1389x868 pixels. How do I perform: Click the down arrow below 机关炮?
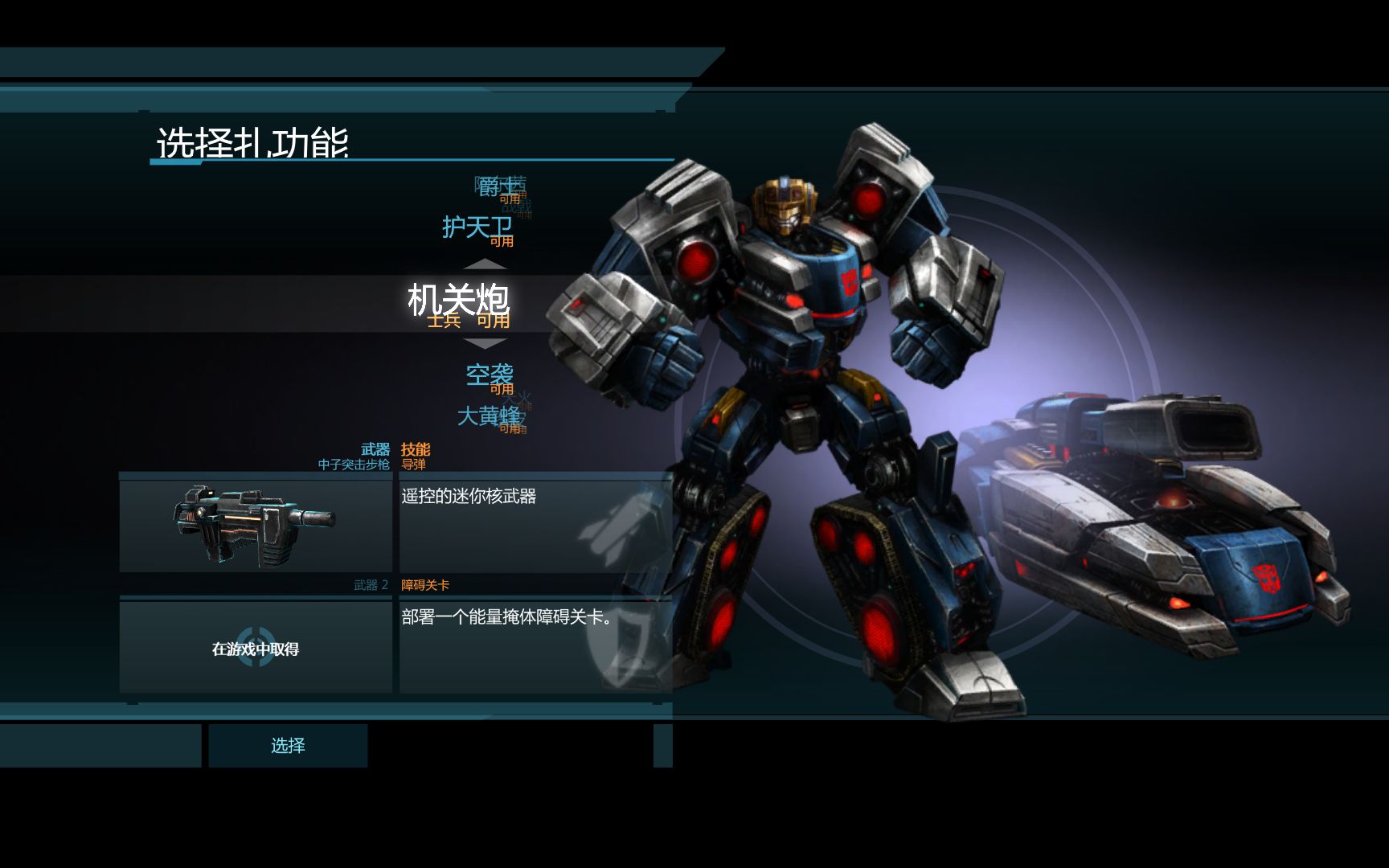pyautogui.click(x=486, y=344)
